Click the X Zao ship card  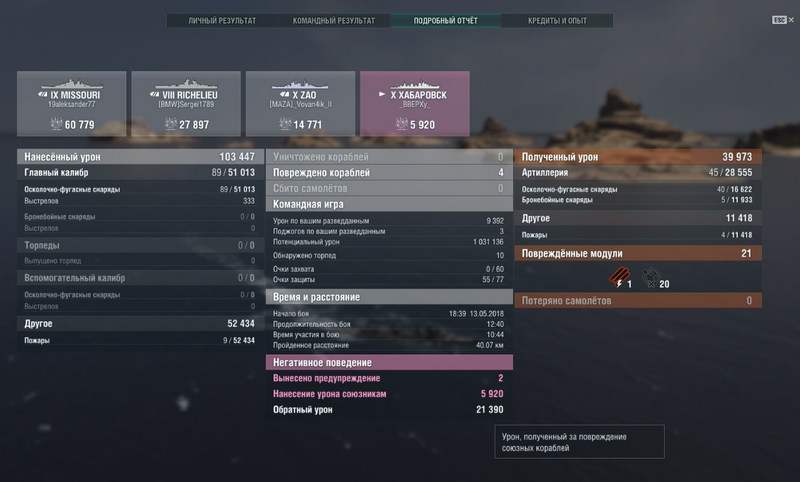300,104
